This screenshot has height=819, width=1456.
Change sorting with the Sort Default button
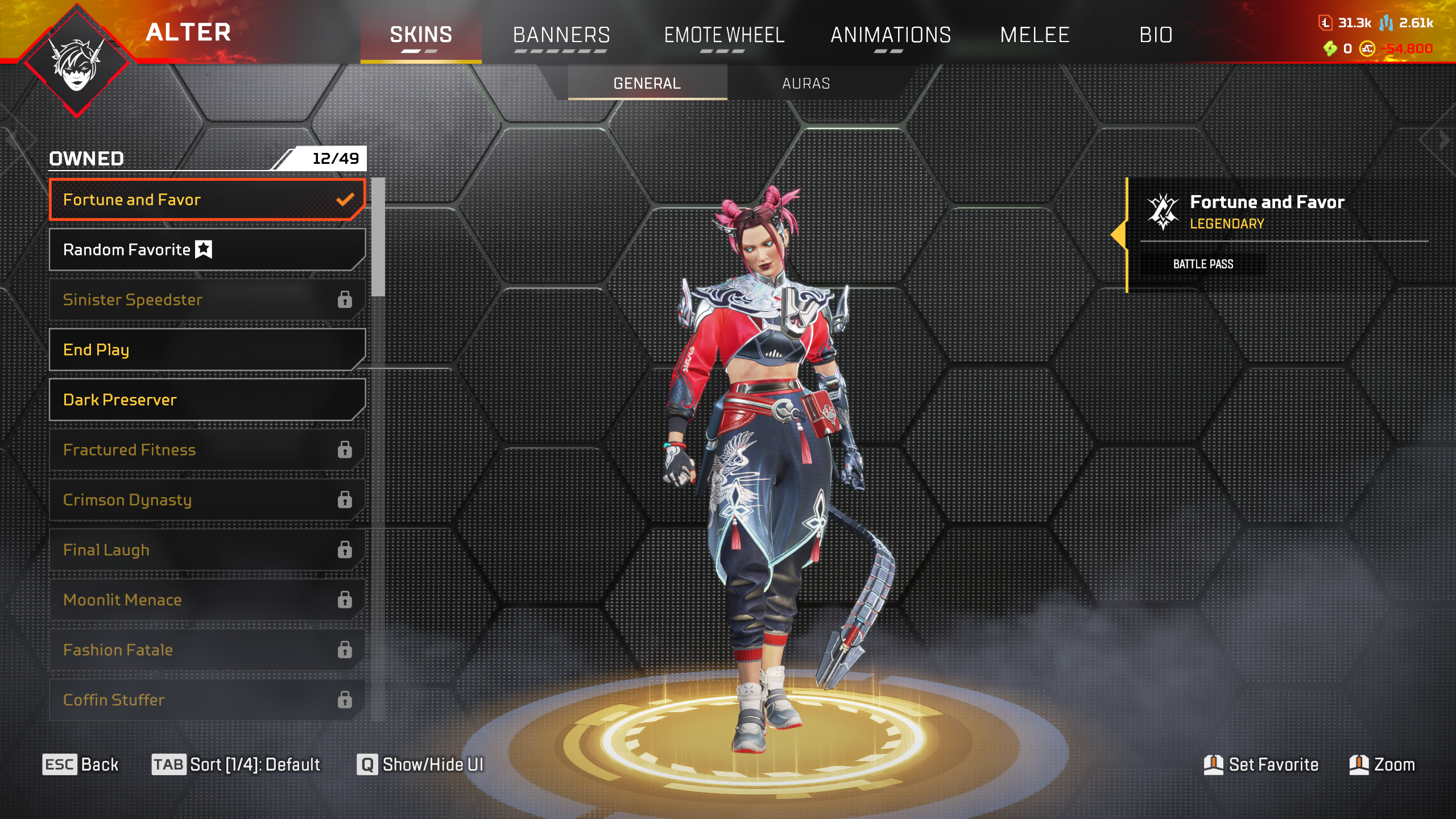[x=236, y=764]
